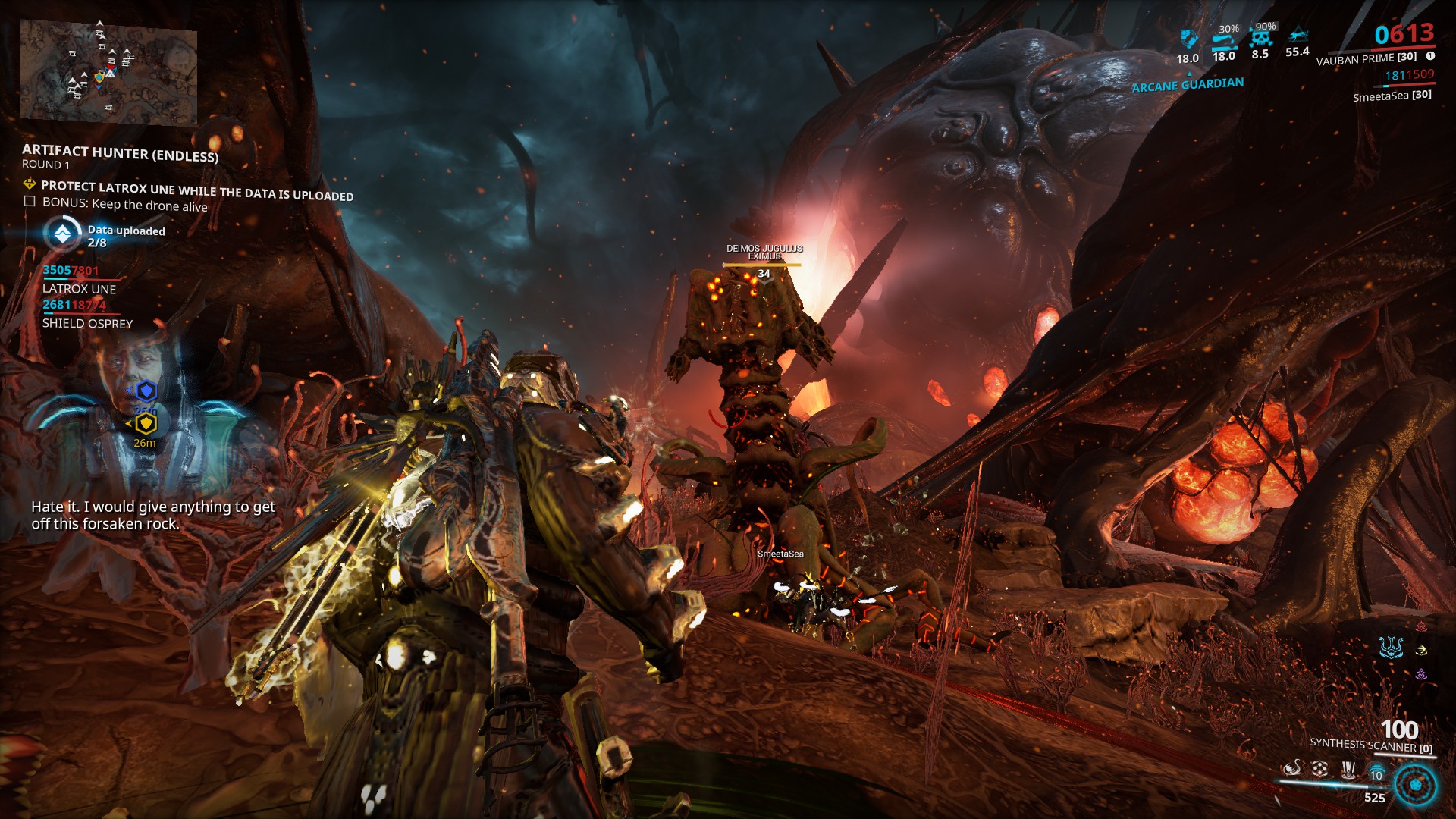Click the glowing blue circular energy gauge icon
The width and height of the screenshot is (1456, 819).
coord(1415,785)
